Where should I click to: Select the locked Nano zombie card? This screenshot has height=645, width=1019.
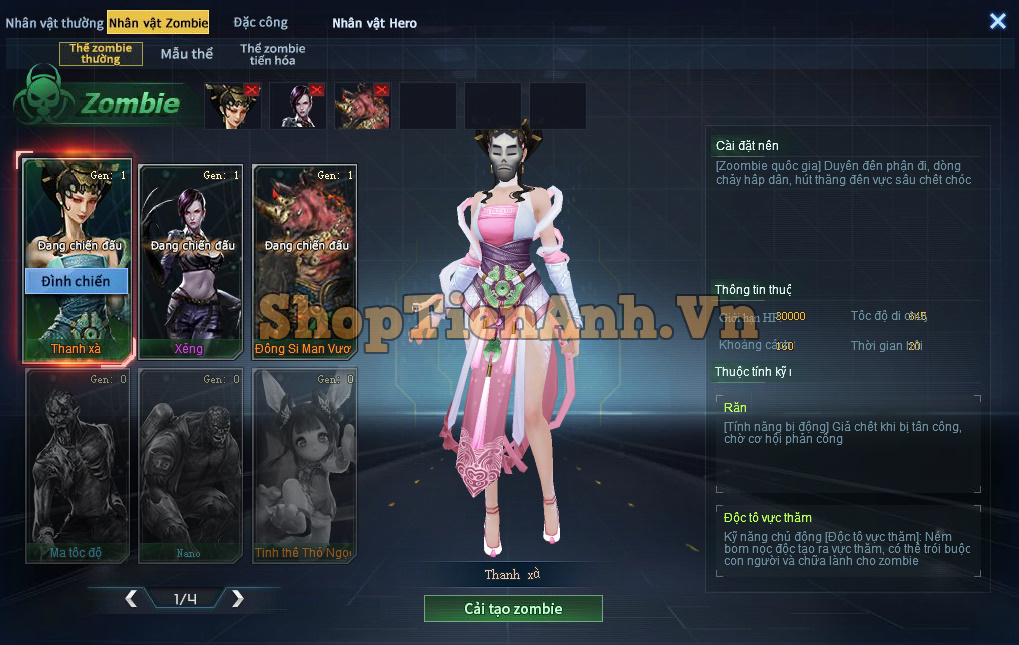[x=190, y=465]
